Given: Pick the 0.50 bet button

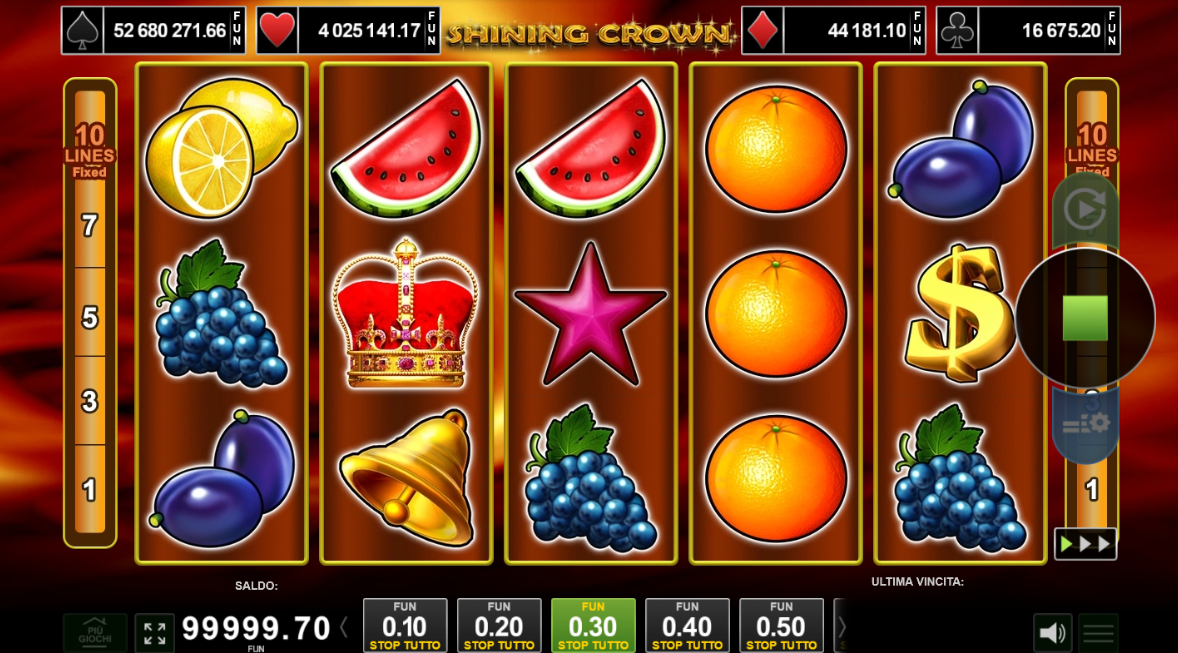Looking at the screenshot, I should (781, 625).
